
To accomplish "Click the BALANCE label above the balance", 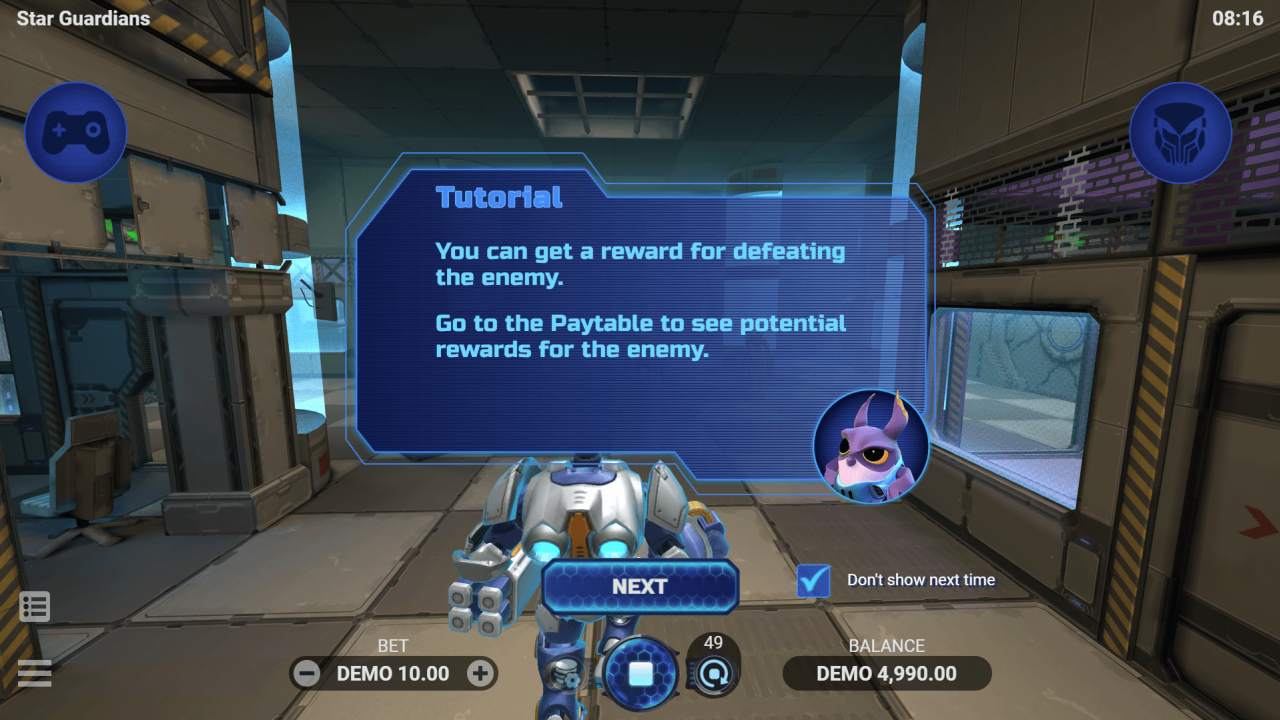I will pos(887,645).
